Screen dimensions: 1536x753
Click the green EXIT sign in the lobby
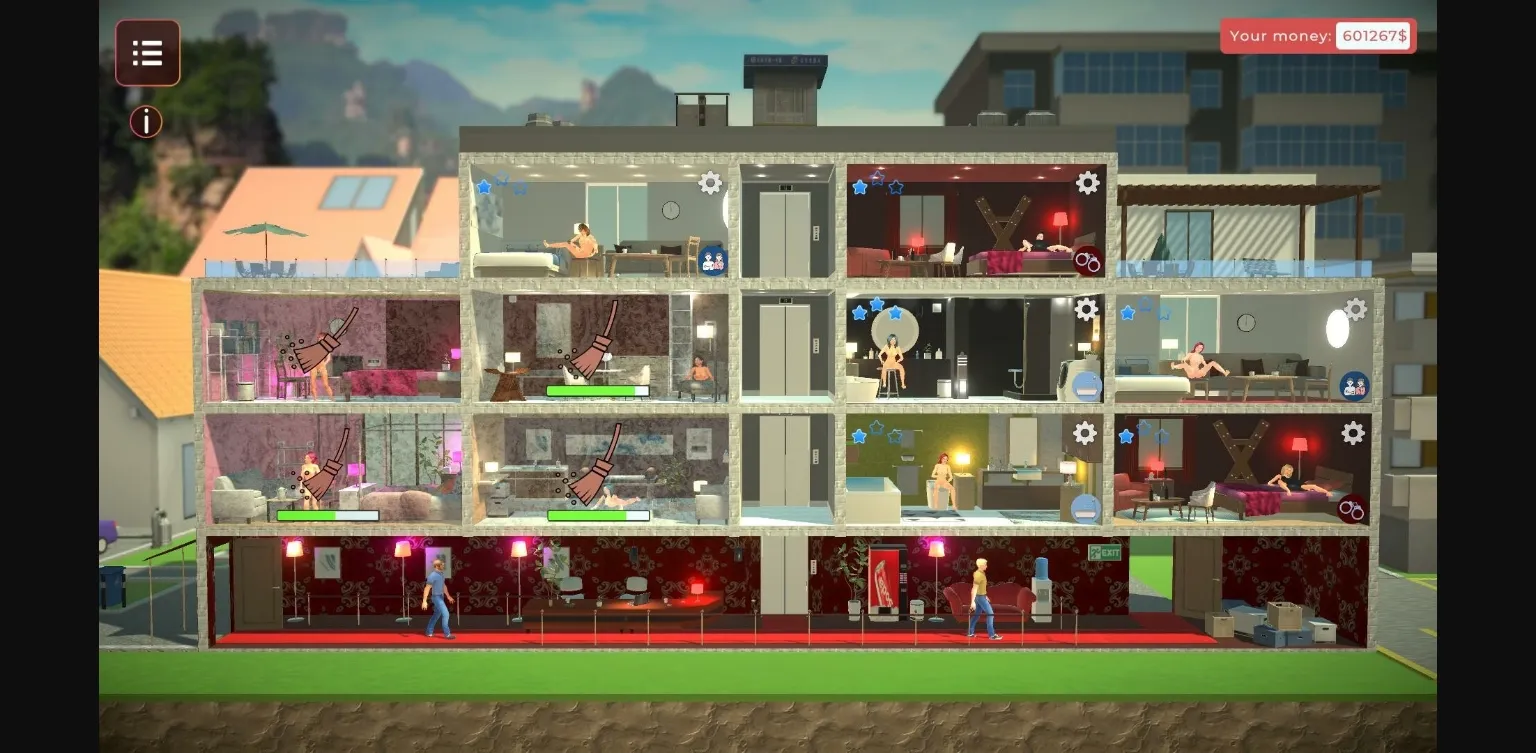tap(1103, 550)
